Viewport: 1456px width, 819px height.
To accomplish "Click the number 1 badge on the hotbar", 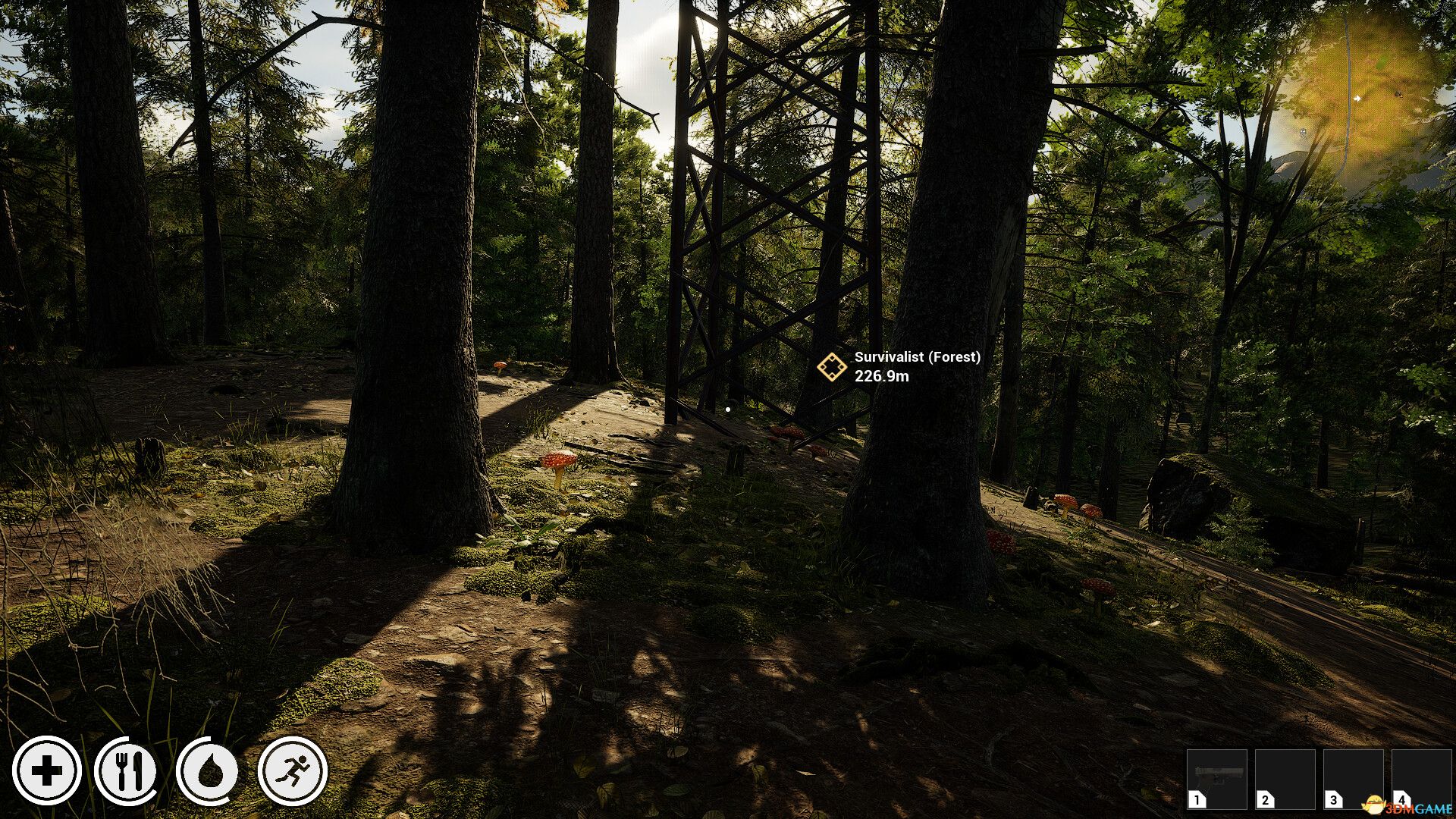I will click(1196, 799).
